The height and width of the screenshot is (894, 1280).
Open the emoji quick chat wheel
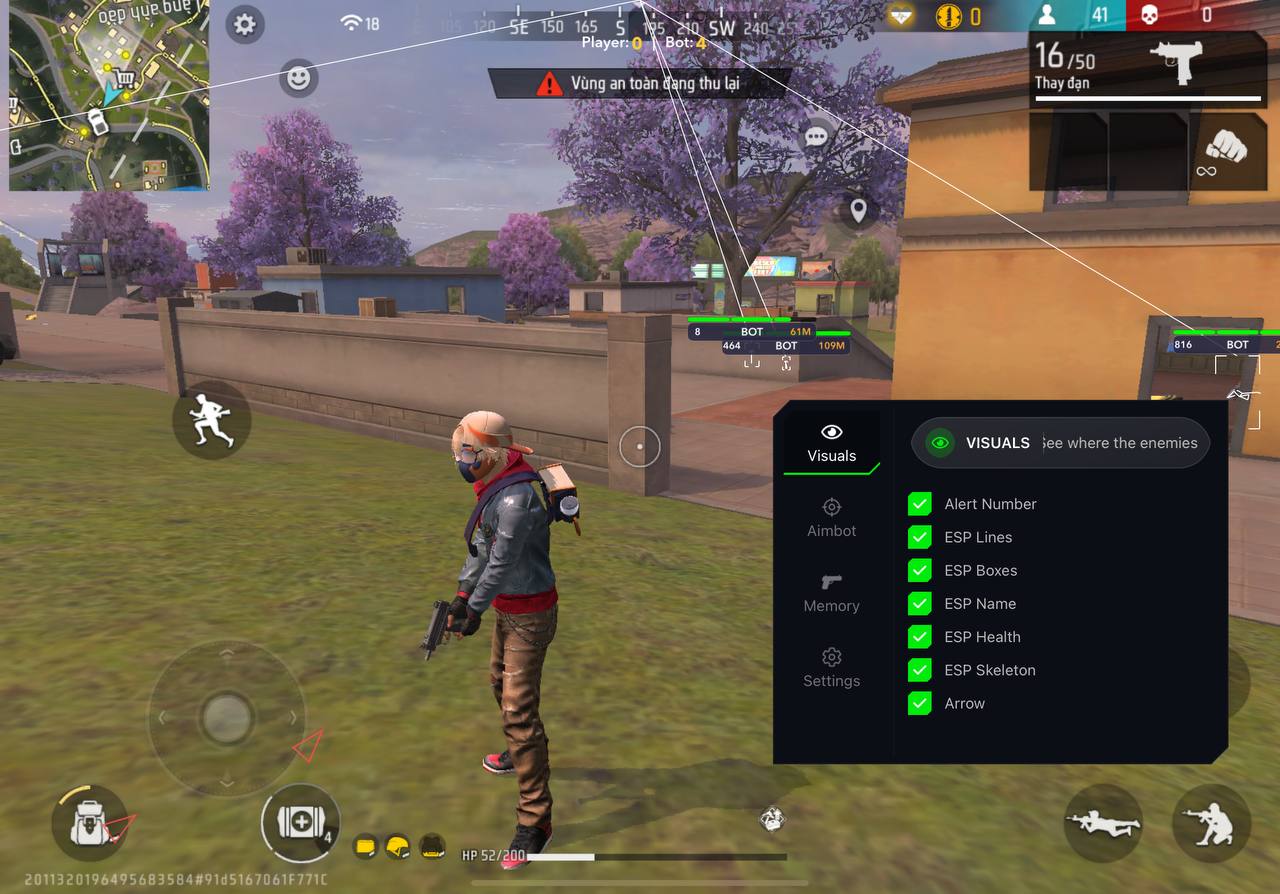(x=297, y=77)
